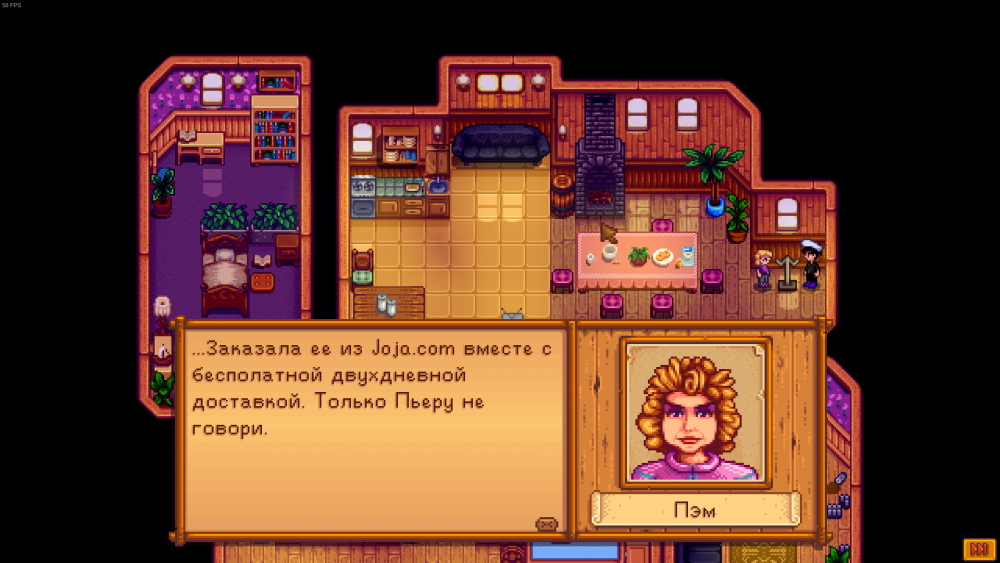The height and width of the screenshot is (563, 1000).
Task: Skip the cutscene with the fast-forward button
Action: (977, 549)
